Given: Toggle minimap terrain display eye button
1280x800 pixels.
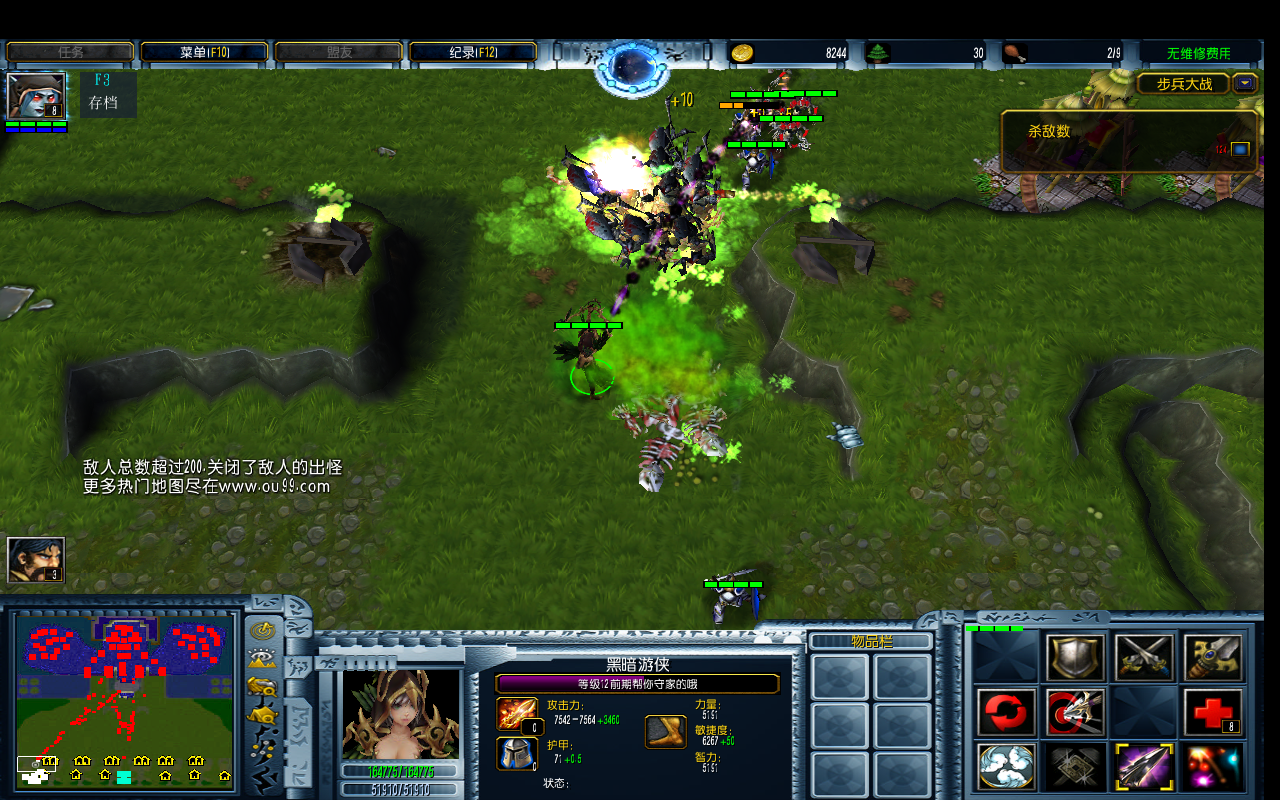Looking at the screenshot, I should [263, 658].
